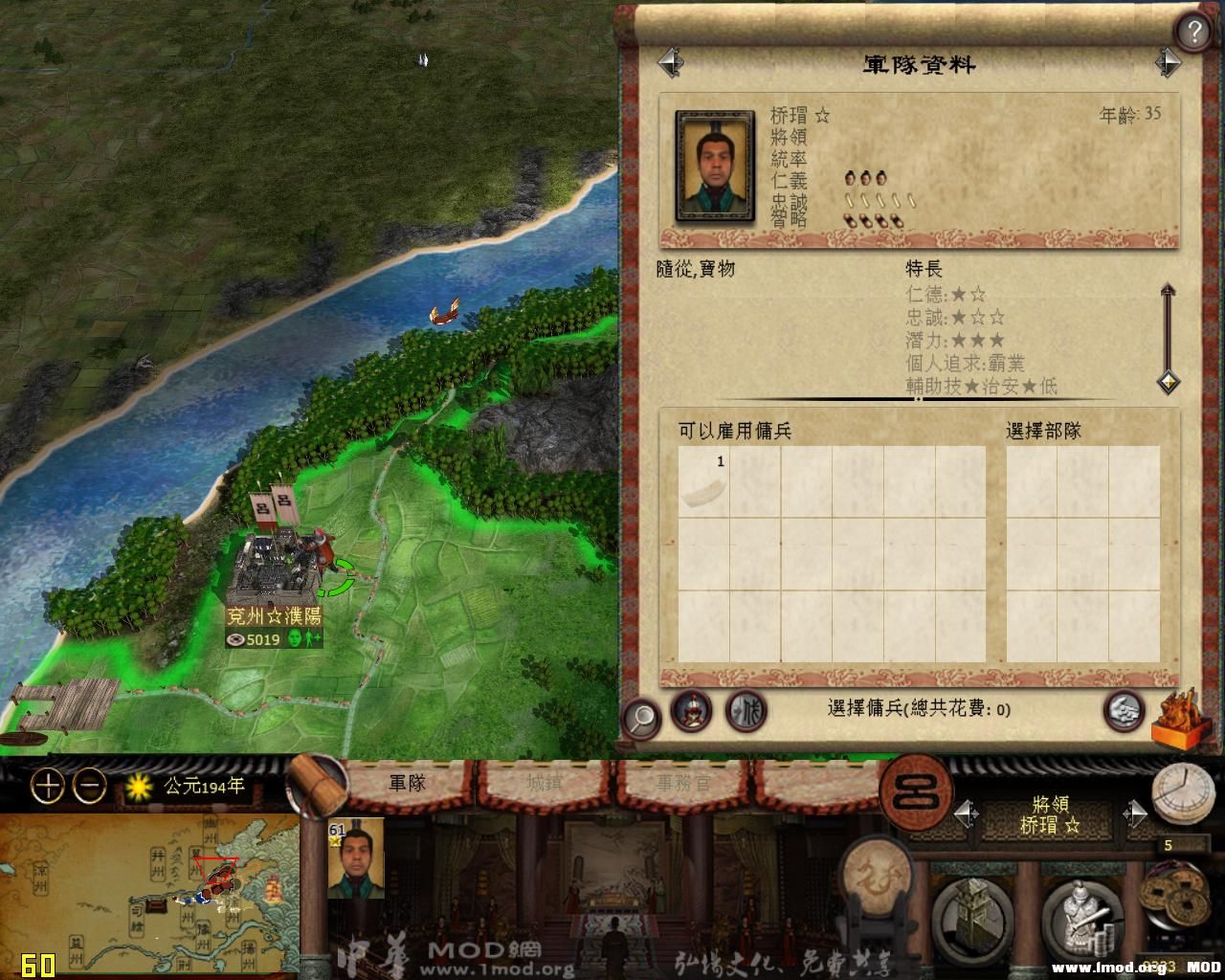The image size is (1225, 980).
Task: Switch to the 城鎮 tab
Action: pos(546,783)
